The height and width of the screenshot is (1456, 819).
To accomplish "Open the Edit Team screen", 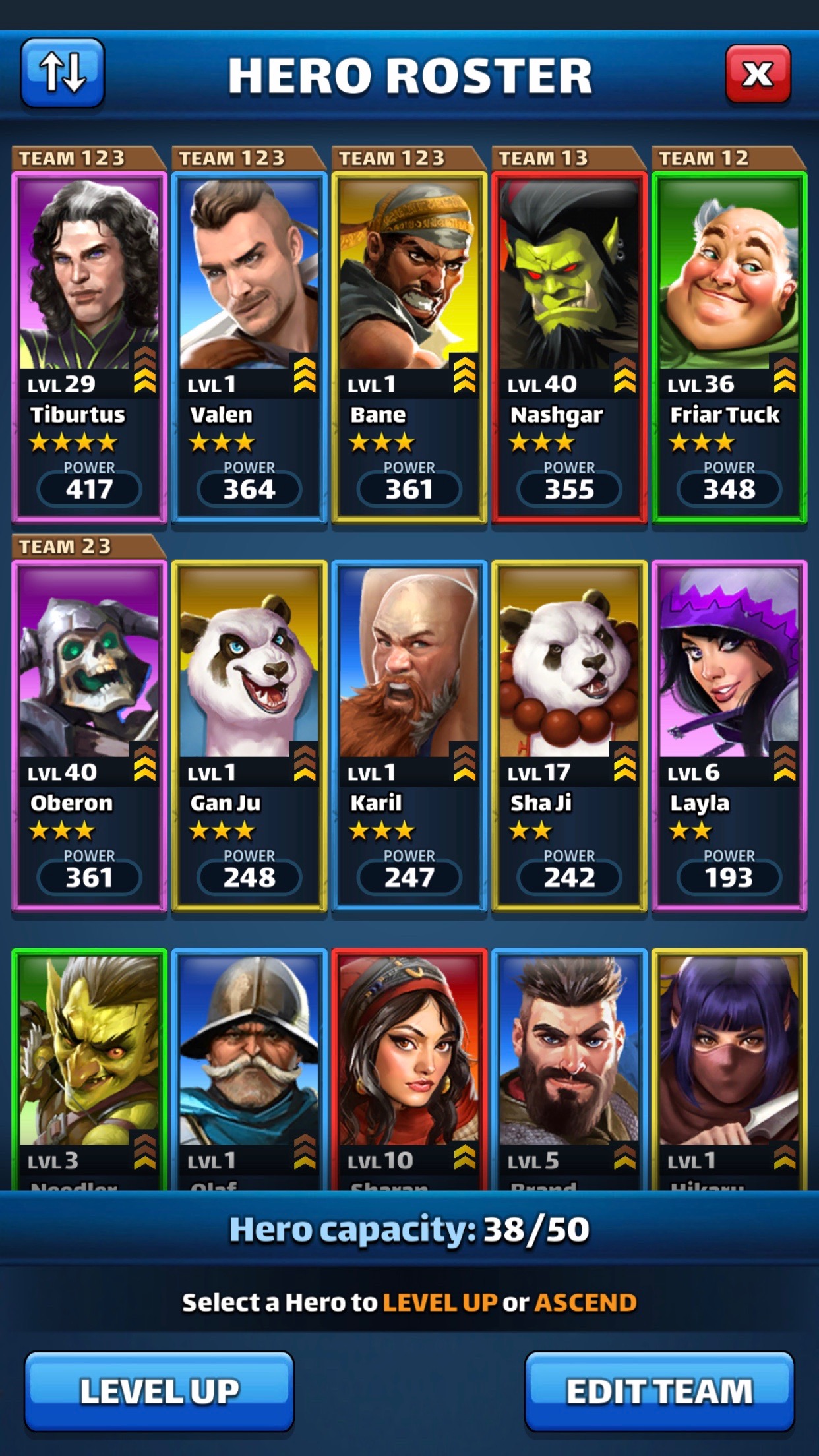I will tap(659, 1390).
